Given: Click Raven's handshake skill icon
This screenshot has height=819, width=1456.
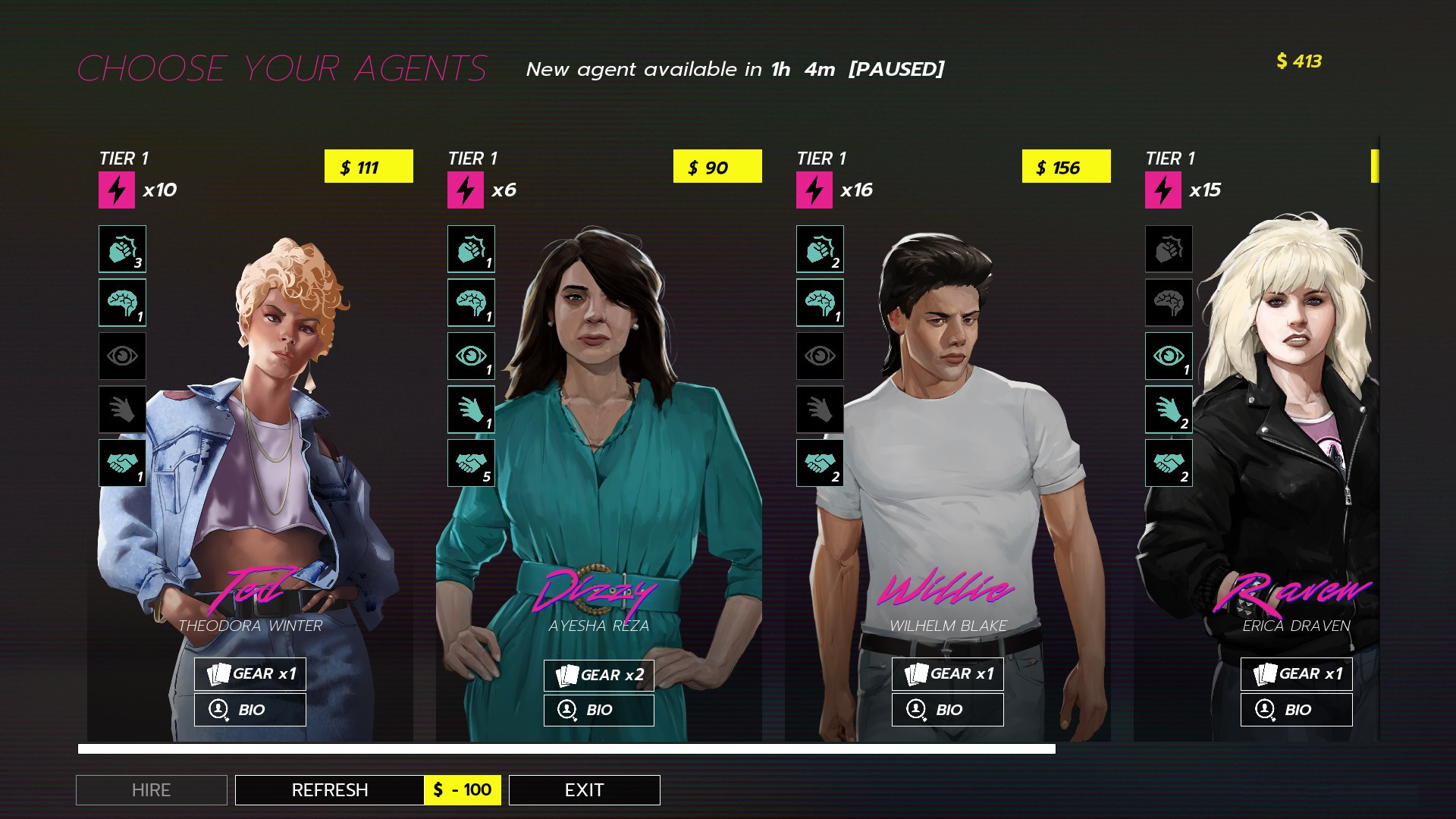Looking at the screenshot, I should (x=1169, y=463).
